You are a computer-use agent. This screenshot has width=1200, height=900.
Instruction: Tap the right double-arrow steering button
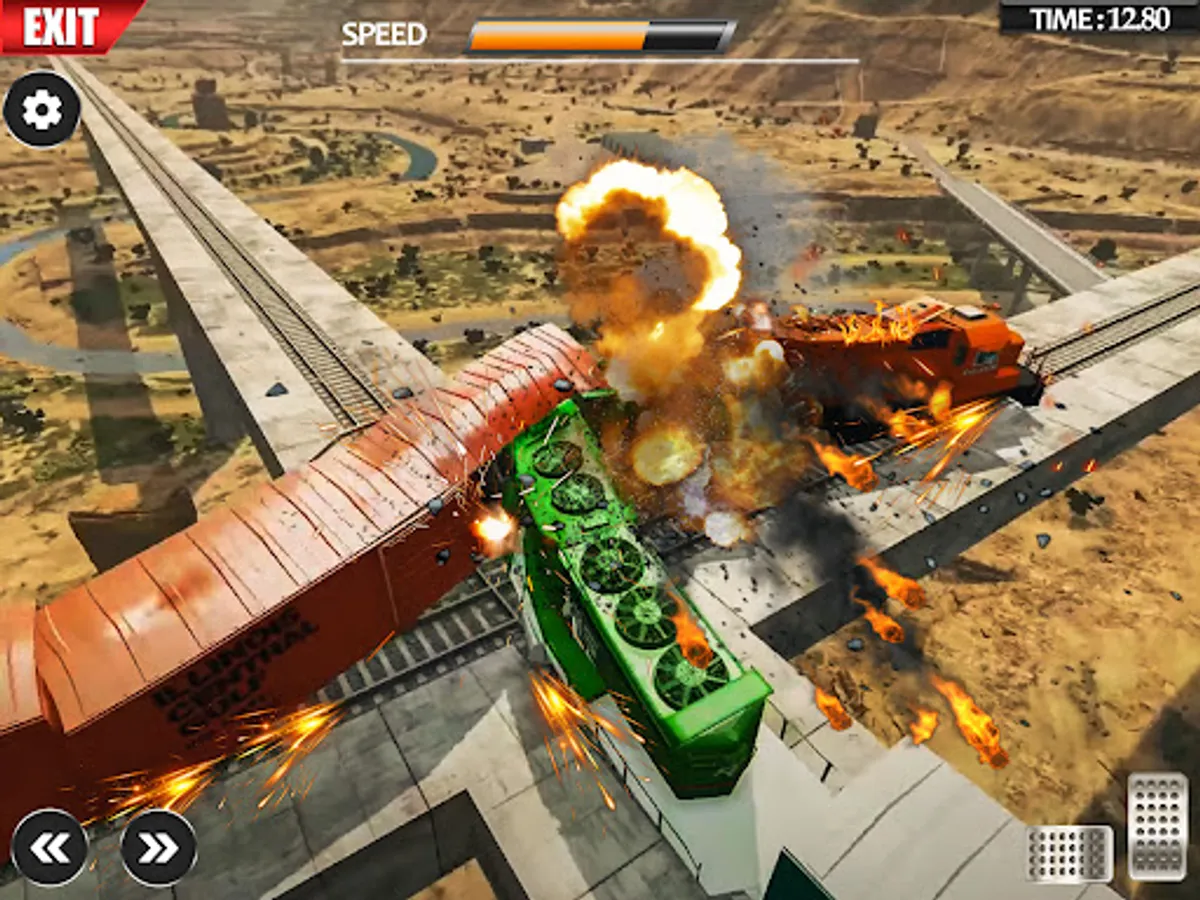(x=158, y=847)
